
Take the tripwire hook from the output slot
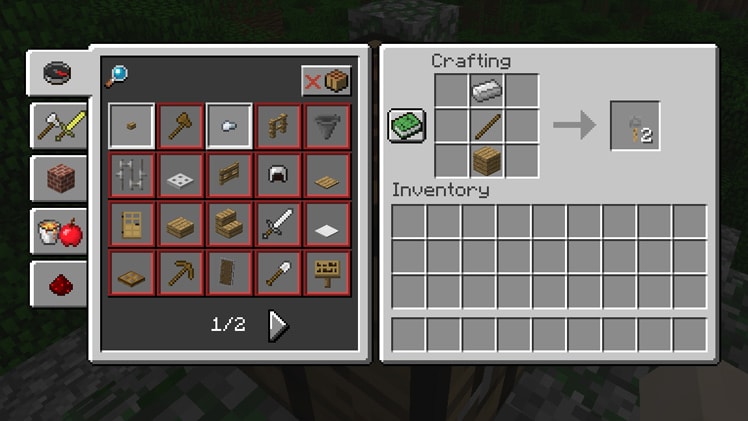click(635, 126)
